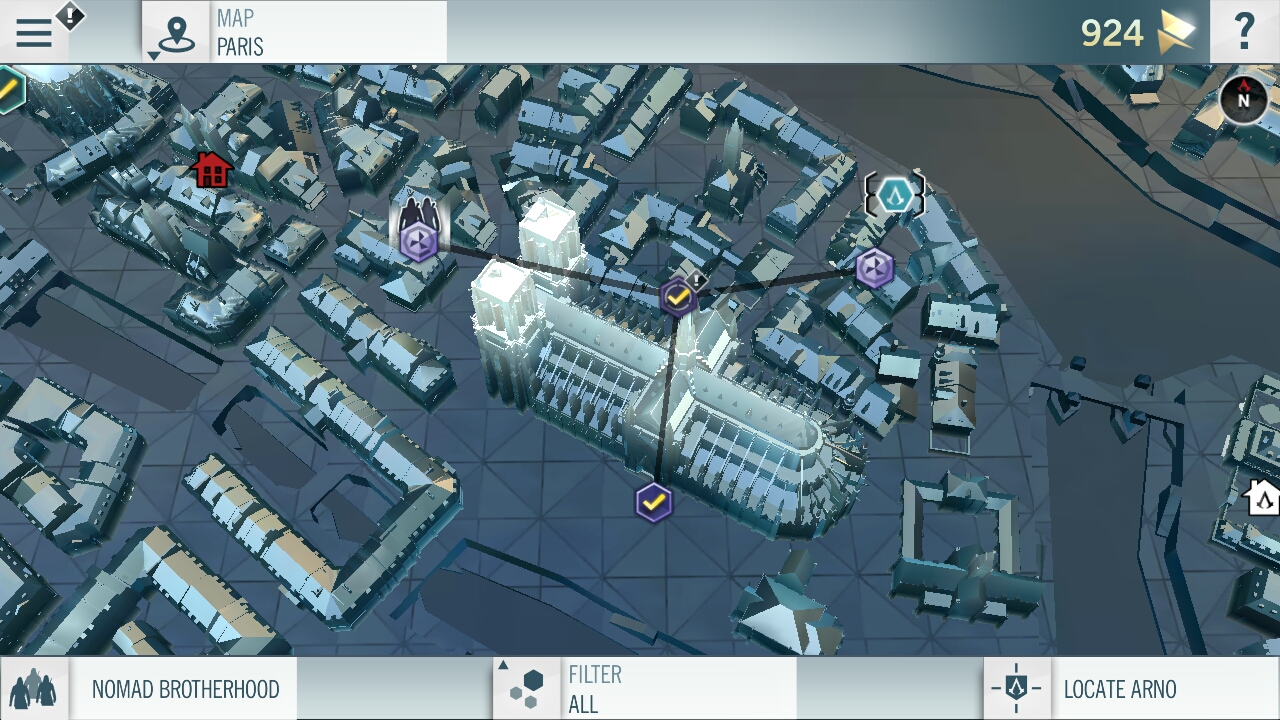Open the Map Paris location dropdown
This screenshot has width=1280, height=720.
point(295,32)
